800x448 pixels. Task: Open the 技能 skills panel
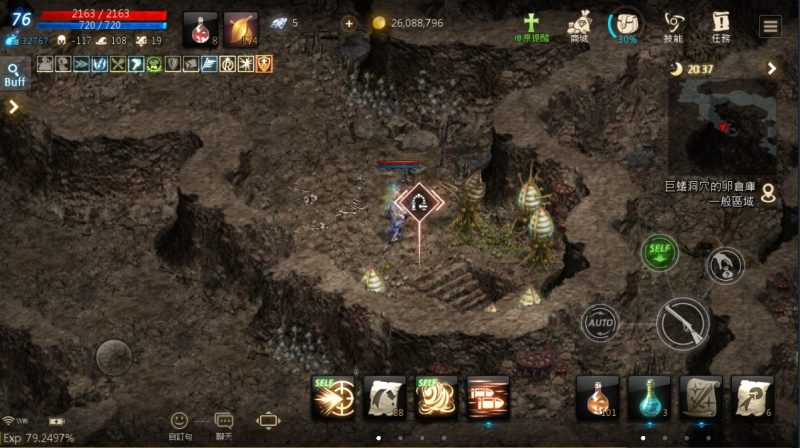(x=673, y=27)
